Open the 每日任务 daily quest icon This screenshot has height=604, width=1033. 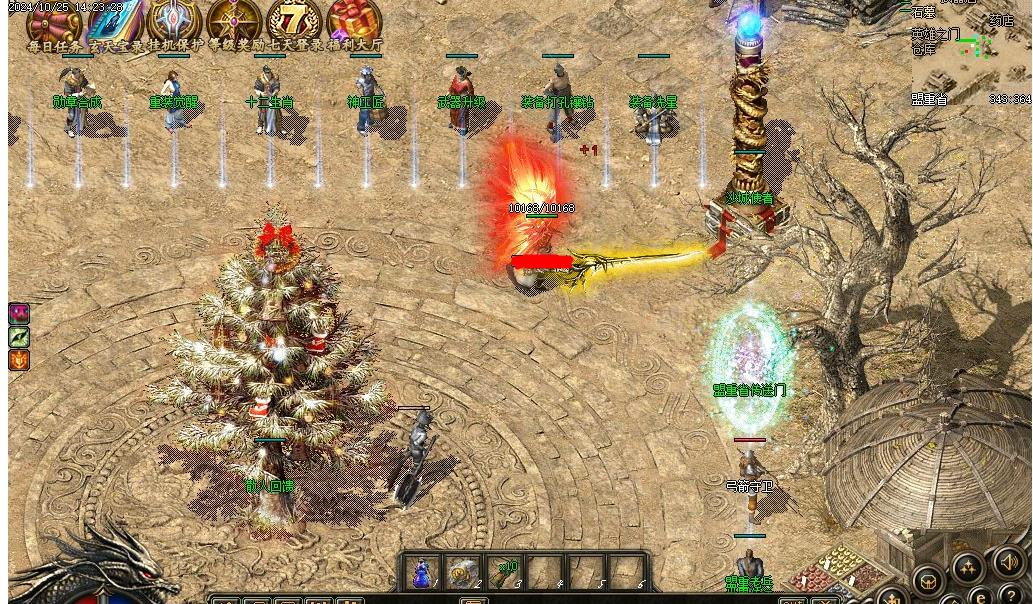click(54, 20)
